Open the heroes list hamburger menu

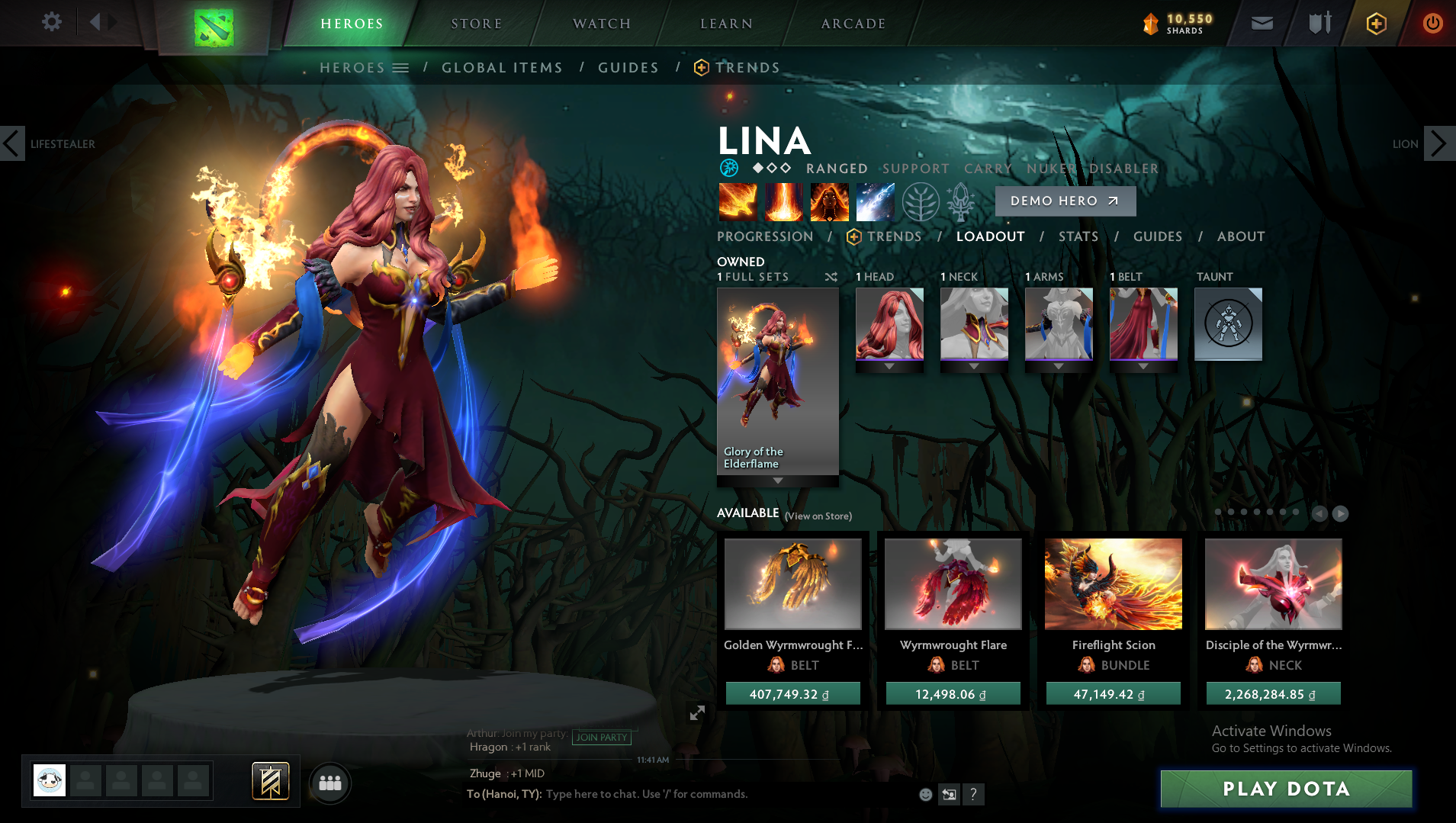pyautogui.click(x=400, y=67)
